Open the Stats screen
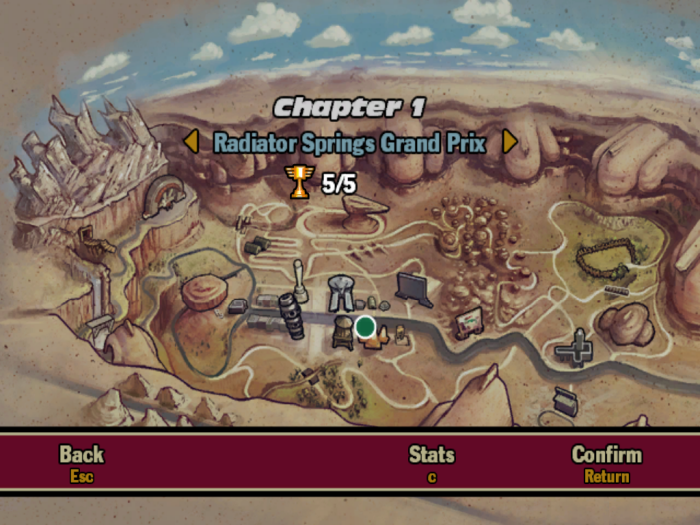 point(431,463)
